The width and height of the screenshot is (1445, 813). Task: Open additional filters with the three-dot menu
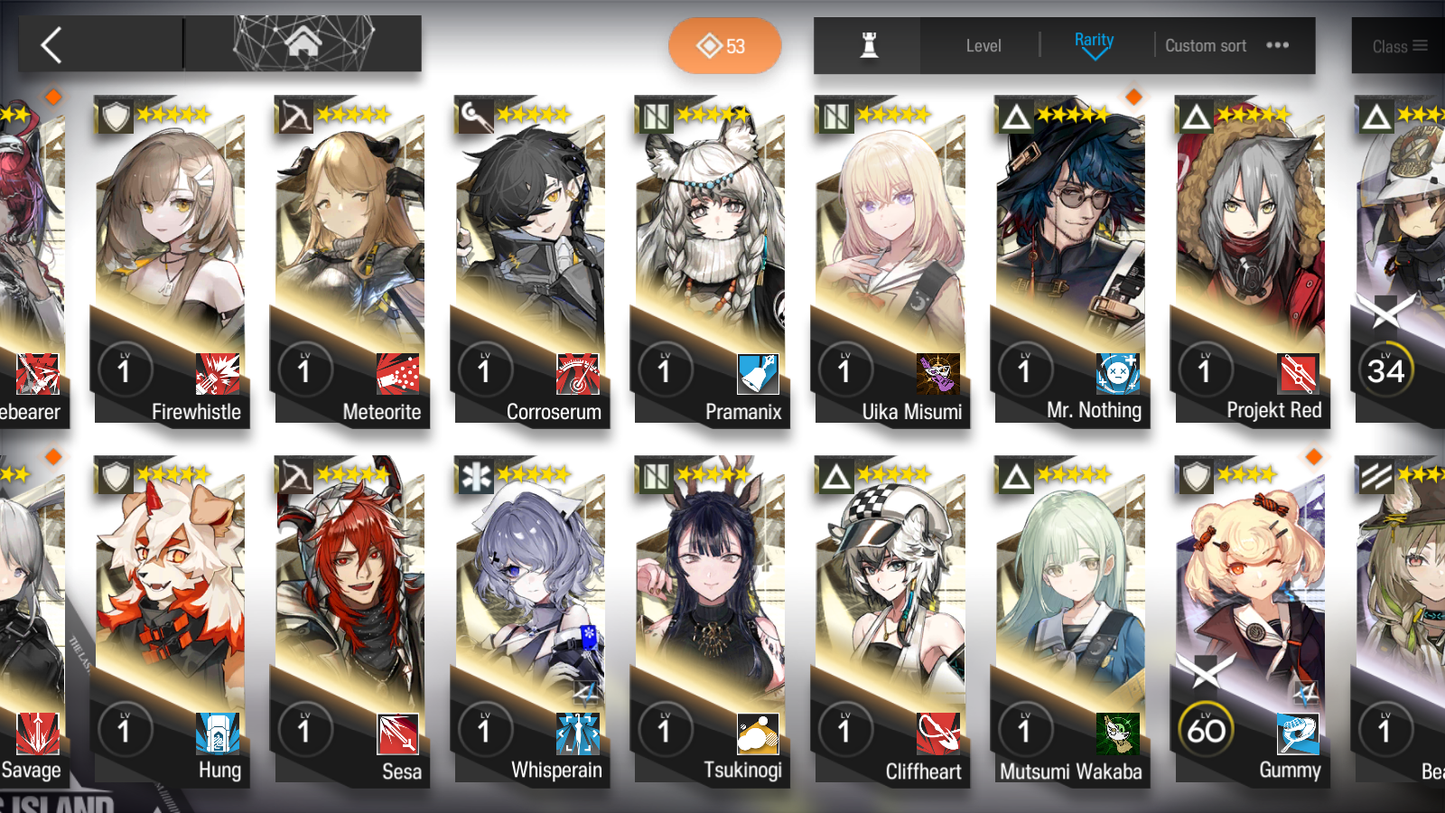(1277, 44)
